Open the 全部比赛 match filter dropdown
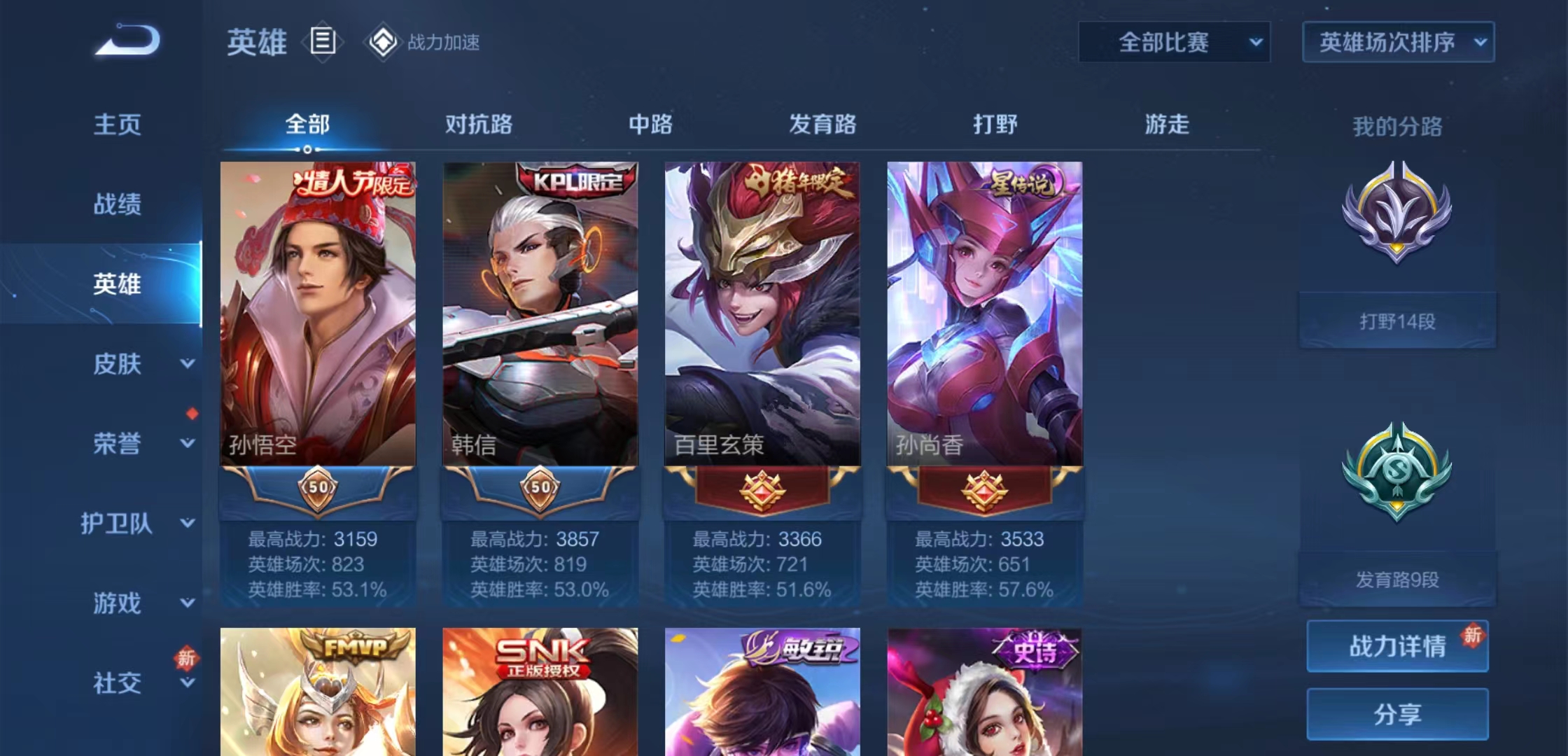Screen dimensions: 1568x756 click(x=1174, y=42)
